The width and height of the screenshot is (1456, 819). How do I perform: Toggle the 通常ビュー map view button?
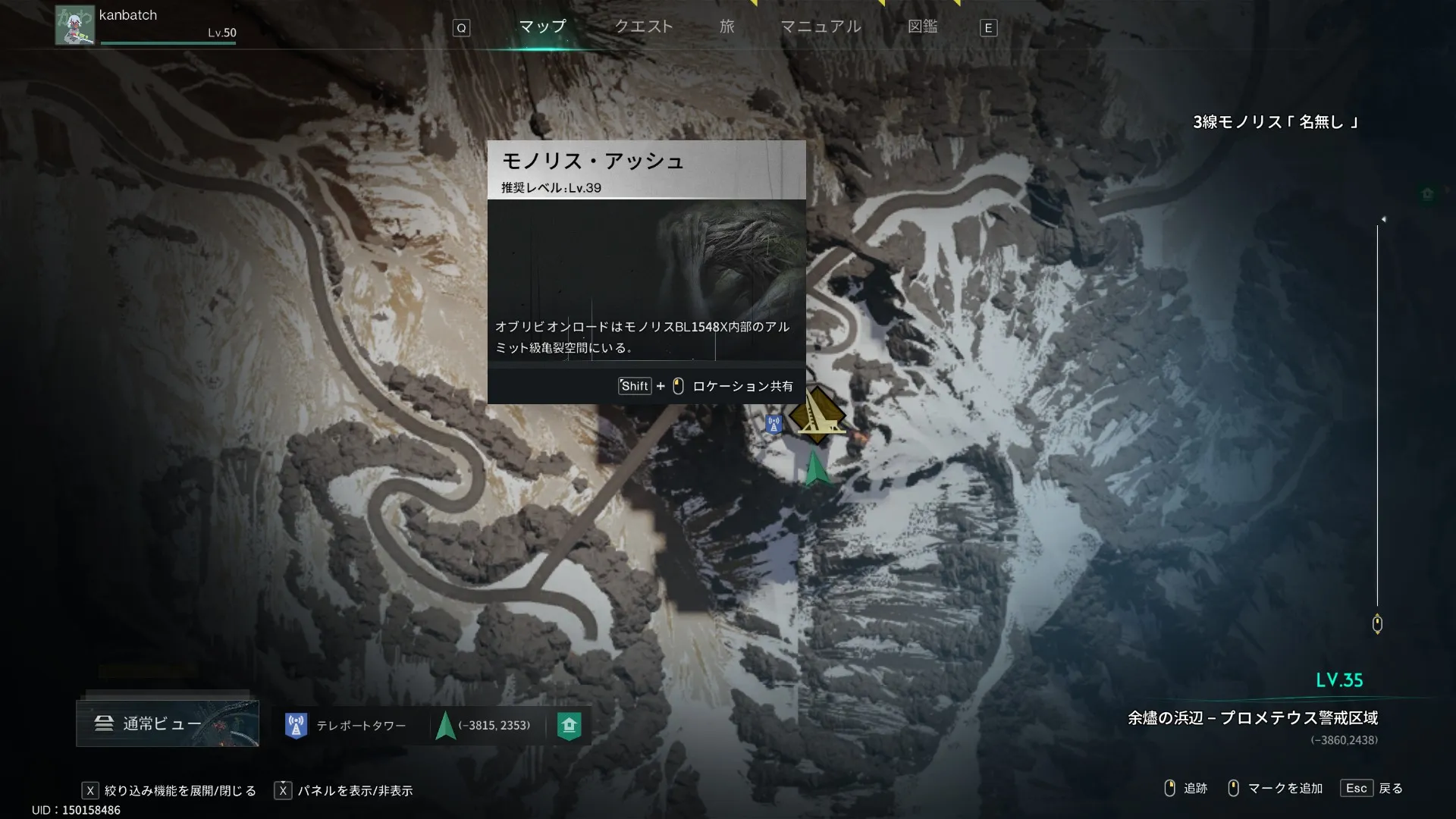click(168, 723)
